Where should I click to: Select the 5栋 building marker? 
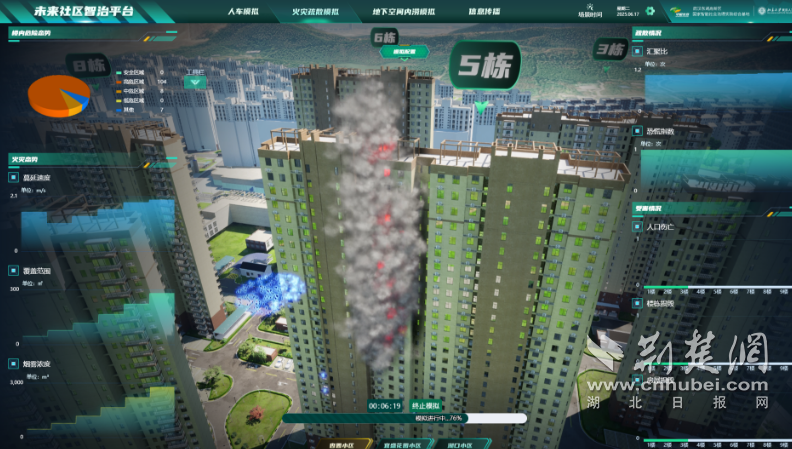coord(483,67)
